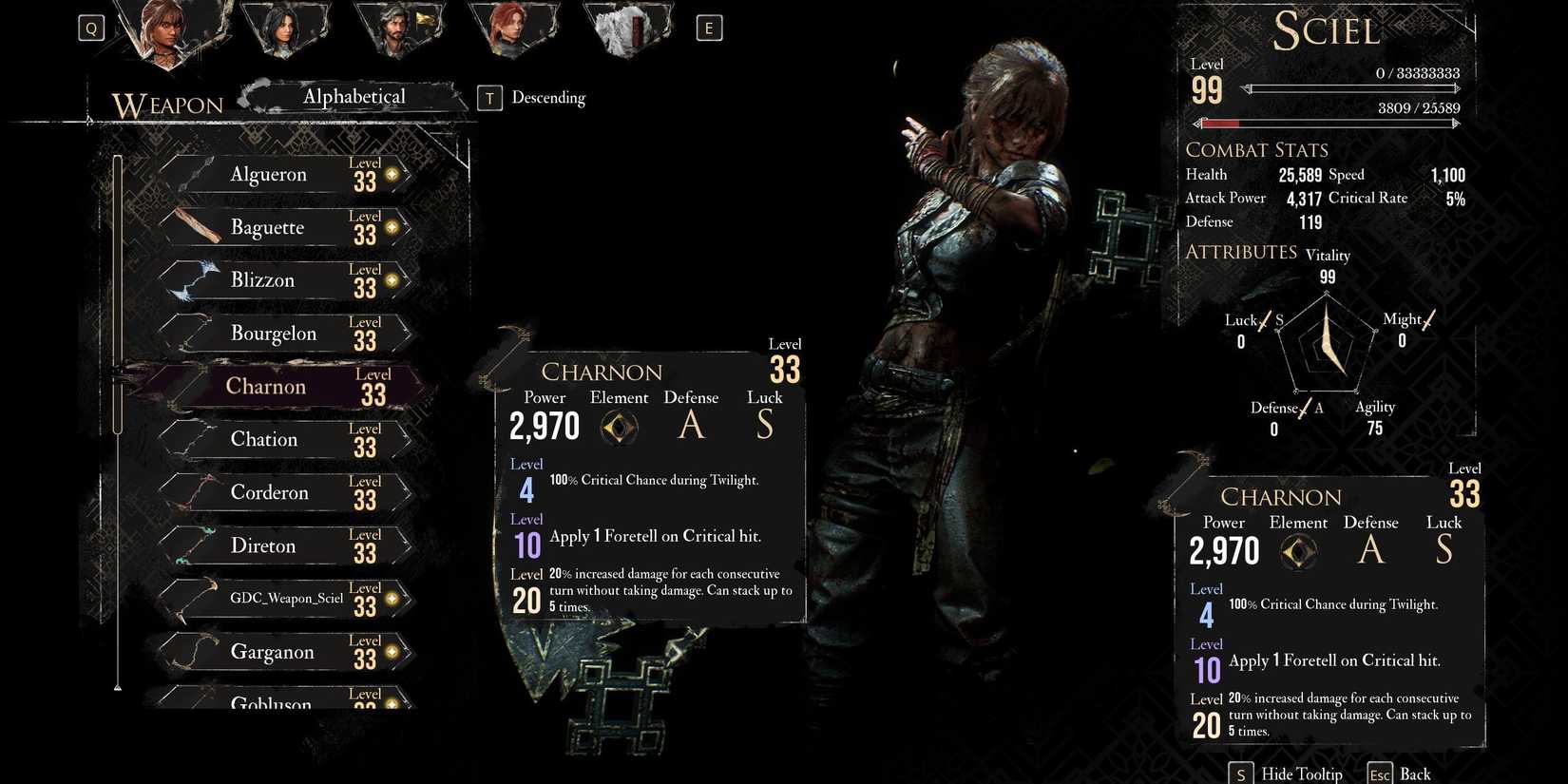1568x784 pixels.
Task: Toggle Hide Tooltip using the S prompt
Action: click(1242, 773)
